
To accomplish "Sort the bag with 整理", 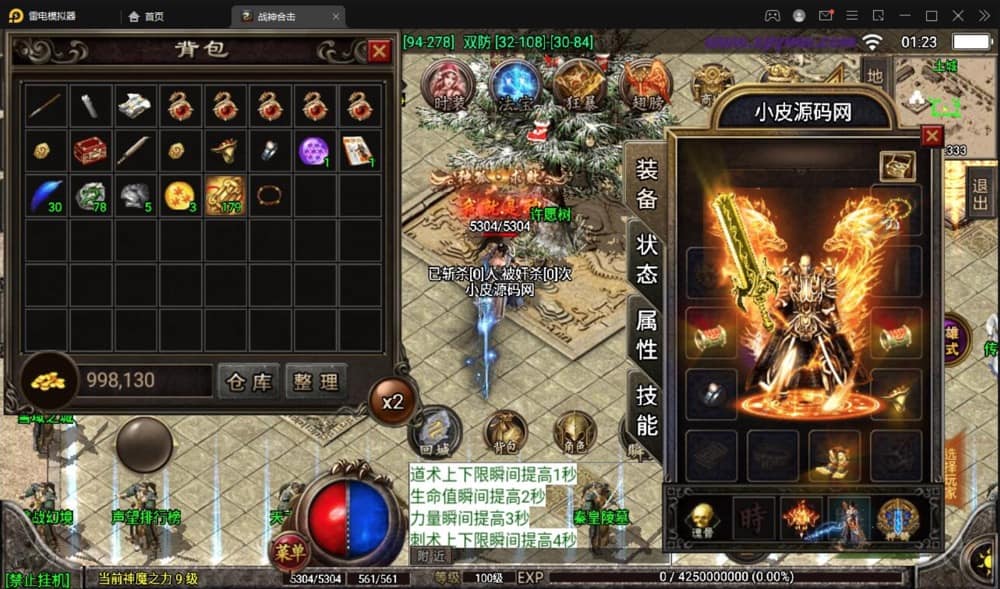I will tap(316, 381).
